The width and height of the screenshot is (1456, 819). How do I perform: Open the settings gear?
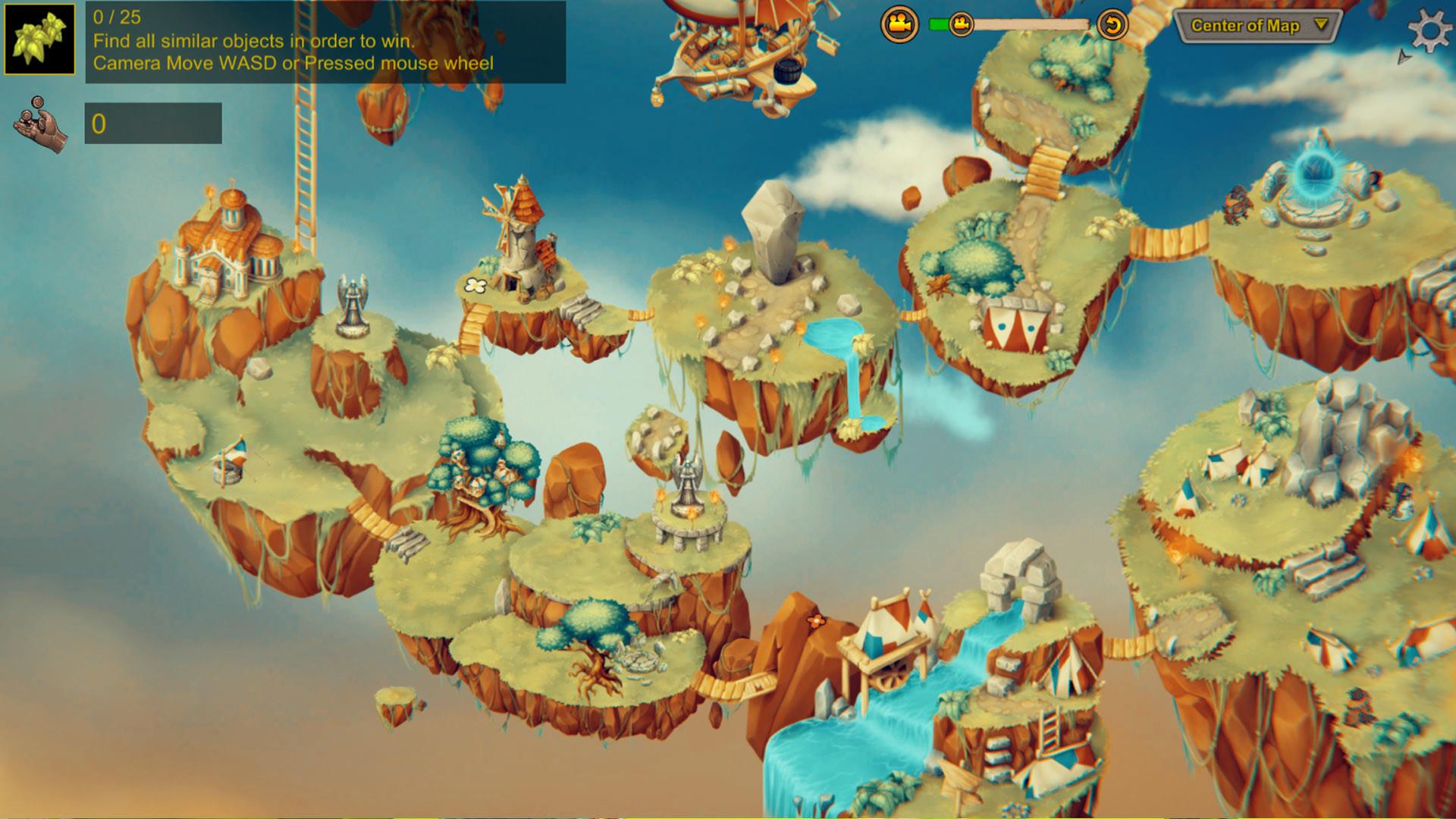click(1429, 31)
